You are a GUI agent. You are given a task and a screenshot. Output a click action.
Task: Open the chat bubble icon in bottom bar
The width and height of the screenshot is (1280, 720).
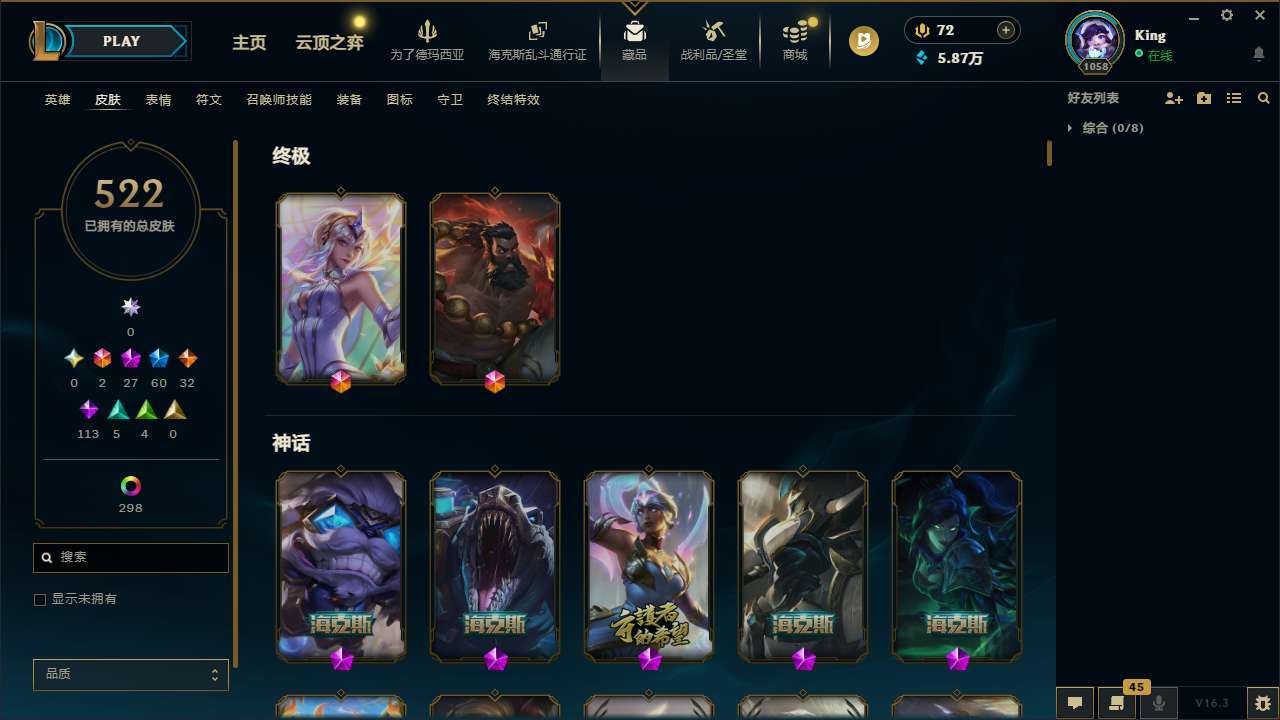(x=1075, y=703)
